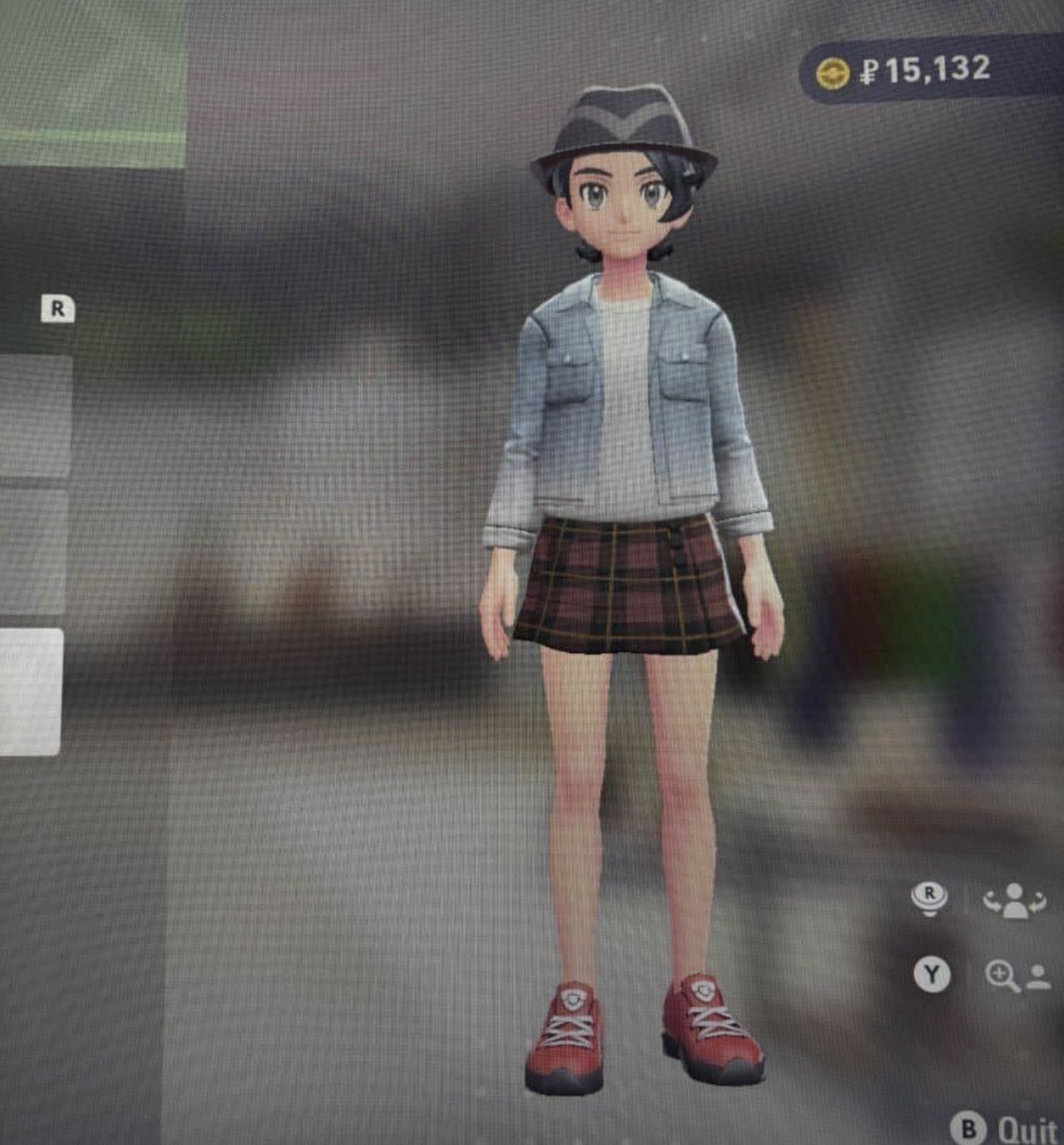Viewport: 1064px width, 1145px height.
Task: Click the rotate character icon
Action: pos(1014,899)
